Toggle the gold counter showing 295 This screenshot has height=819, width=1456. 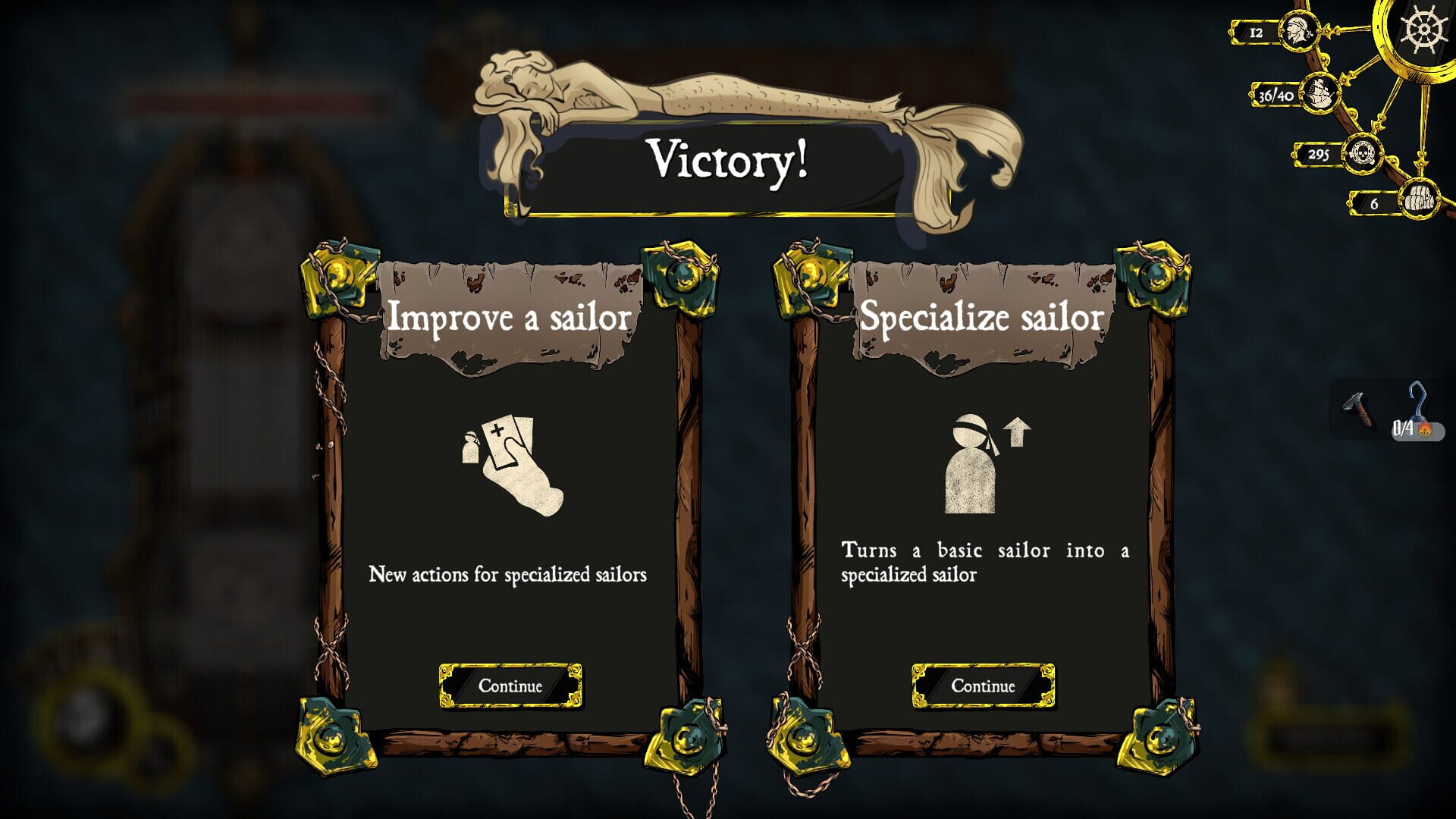(x=1317, y=154)
